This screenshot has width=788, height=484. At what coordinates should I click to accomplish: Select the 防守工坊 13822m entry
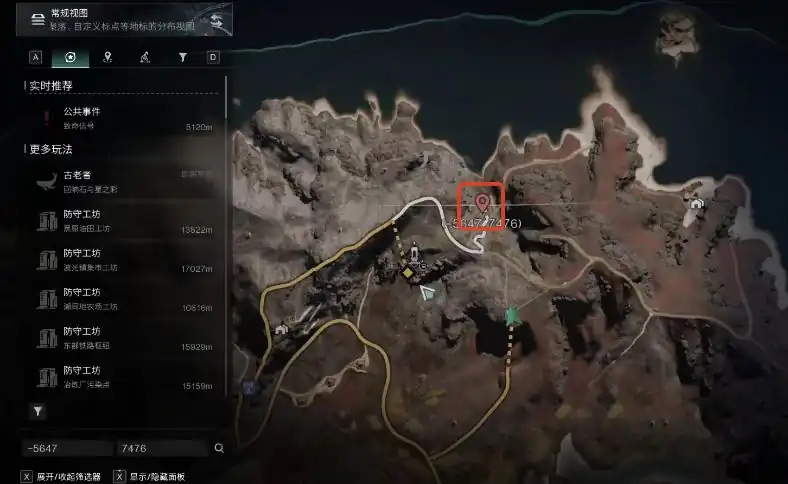point(120,220)
